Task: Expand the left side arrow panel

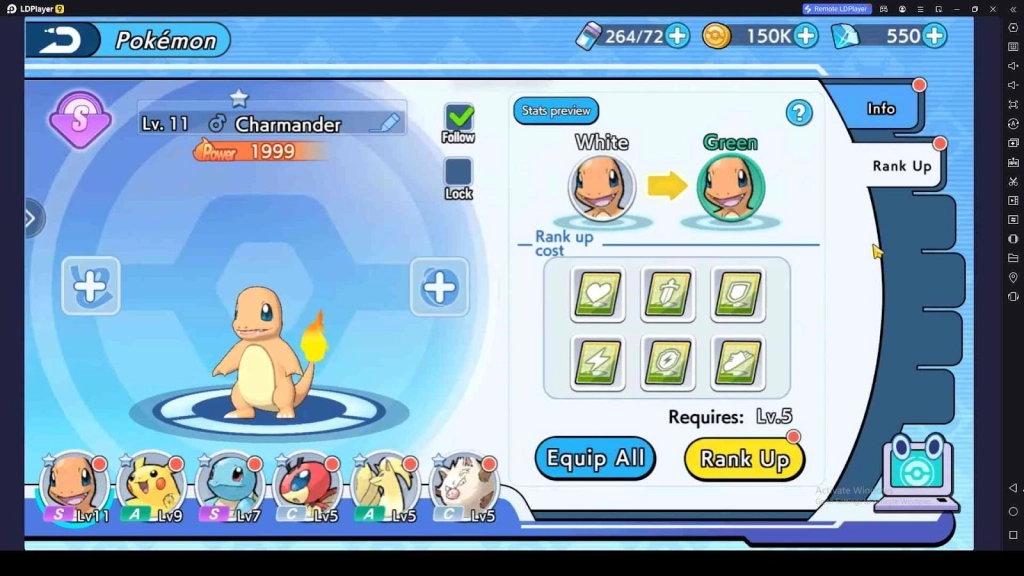Action: coord(31,218)
